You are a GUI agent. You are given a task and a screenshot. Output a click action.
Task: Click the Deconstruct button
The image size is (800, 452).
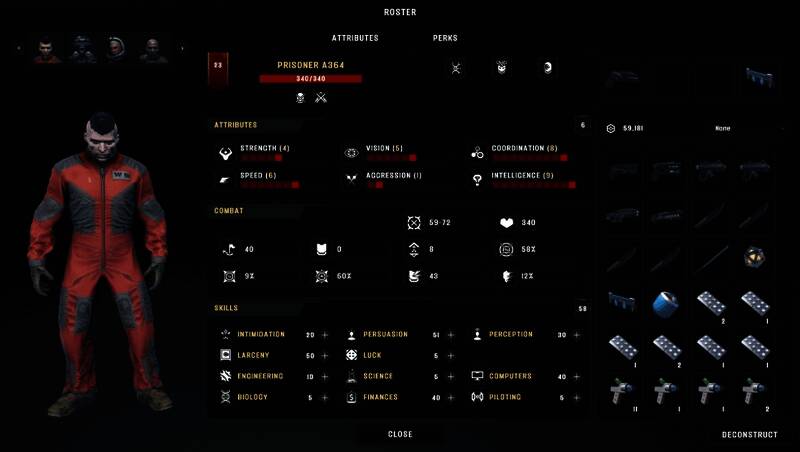[748, 435]
